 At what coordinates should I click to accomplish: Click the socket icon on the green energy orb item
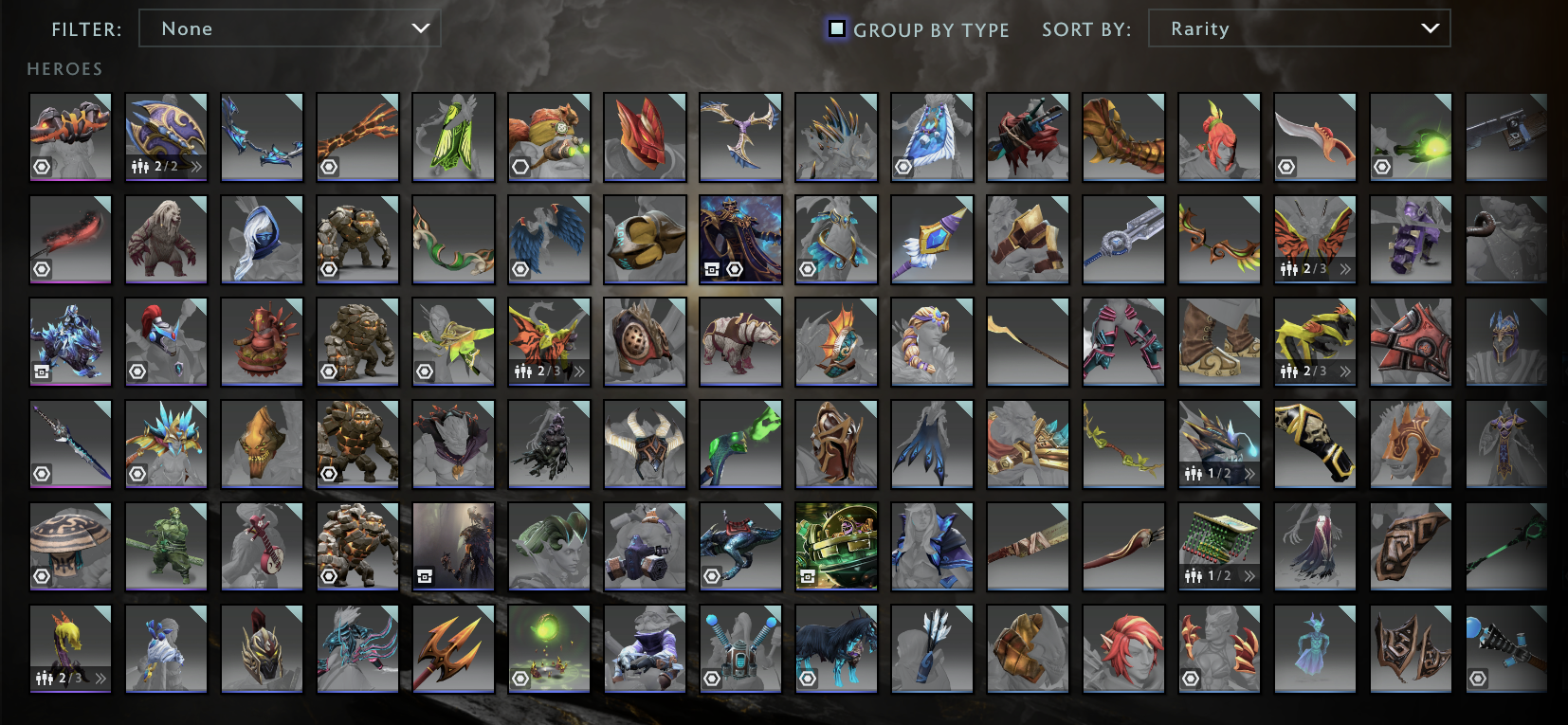click(x=1382, y=167)
